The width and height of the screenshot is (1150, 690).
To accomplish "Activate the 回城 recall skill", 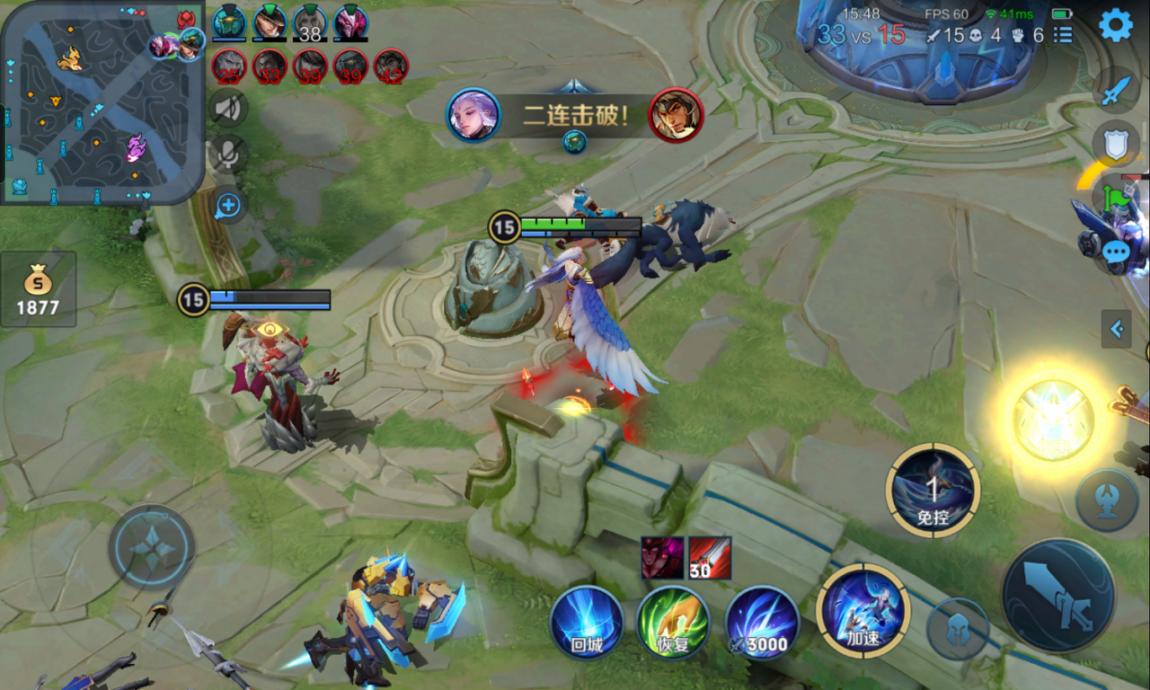I will click(x=587, y=622).
